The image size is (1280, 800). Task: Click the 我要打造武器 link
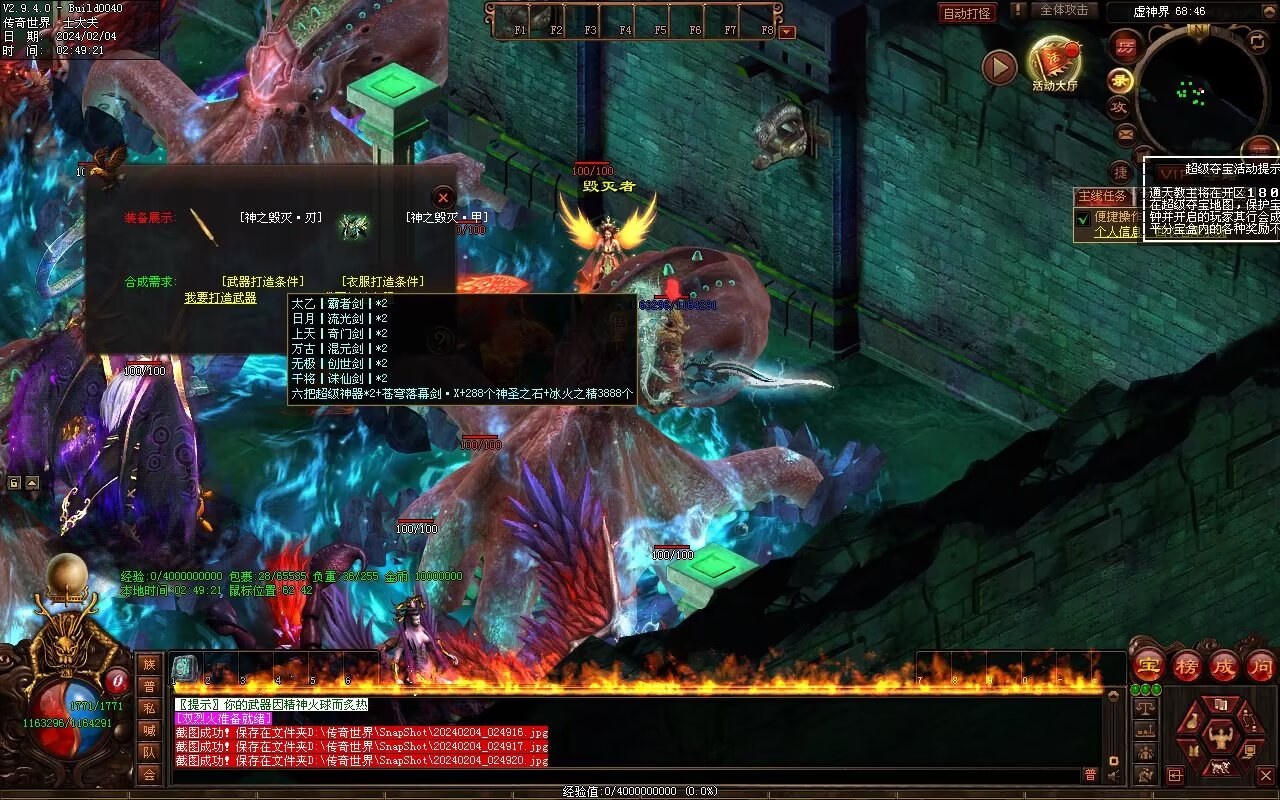(220, 298)
